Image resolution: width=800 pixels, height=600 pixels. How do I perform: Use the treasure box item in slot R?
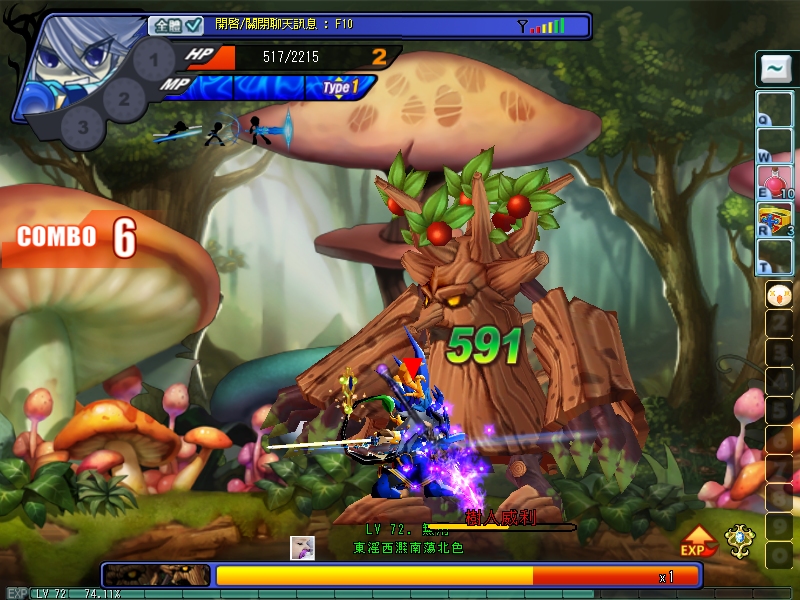click(x=773, y=218)
